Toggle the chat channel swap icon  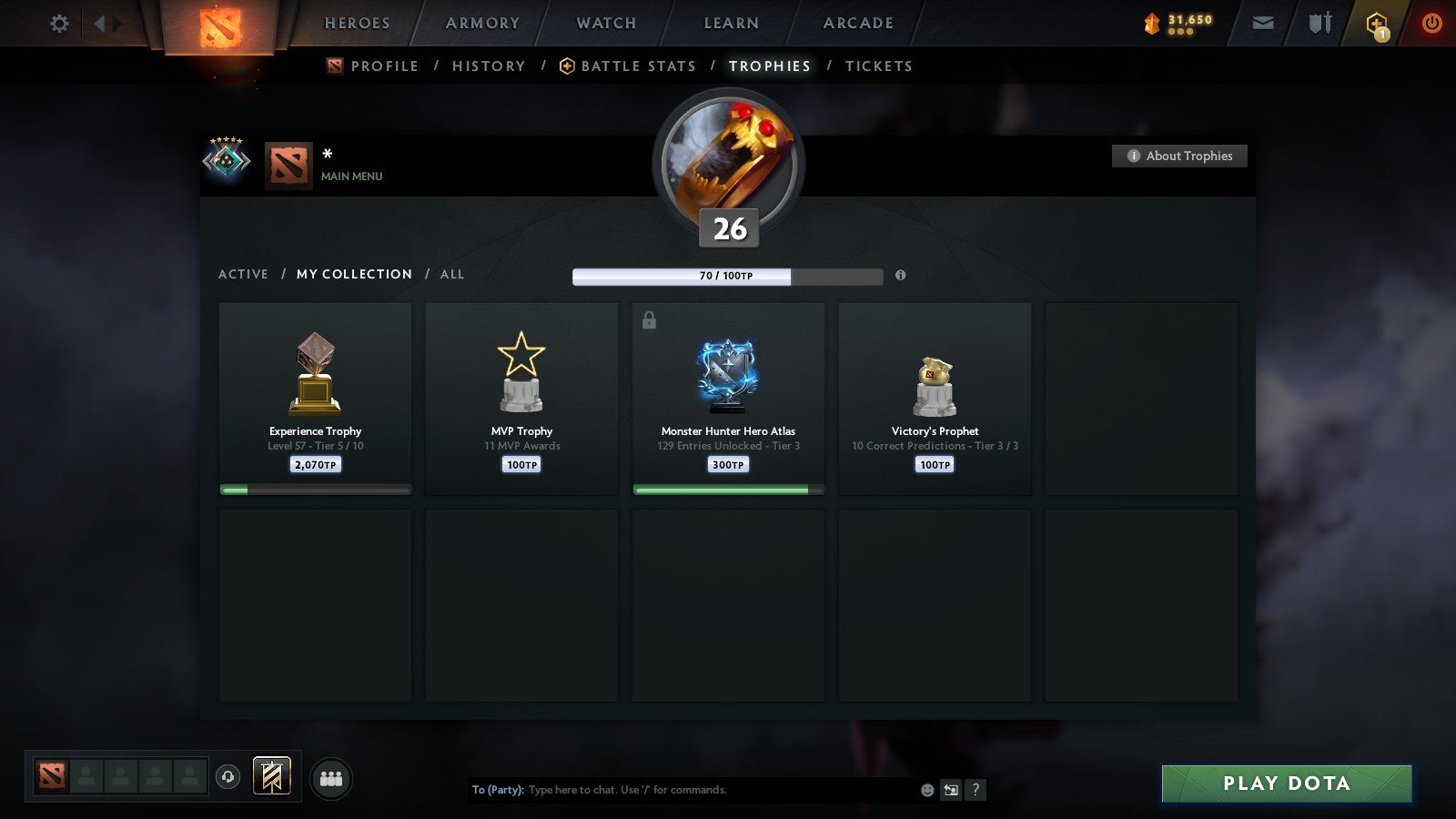click(951, 790)
